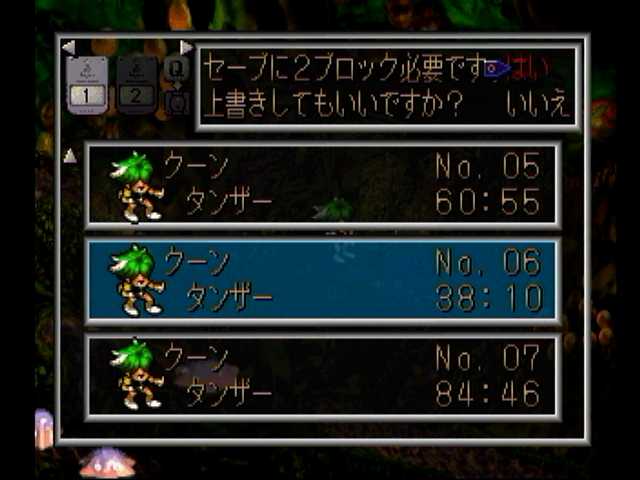Image resolution: width=640 pixels, height=480 pixels.
Task: Click the right arrow above the memory cards
Action: (x=186, y=47)
